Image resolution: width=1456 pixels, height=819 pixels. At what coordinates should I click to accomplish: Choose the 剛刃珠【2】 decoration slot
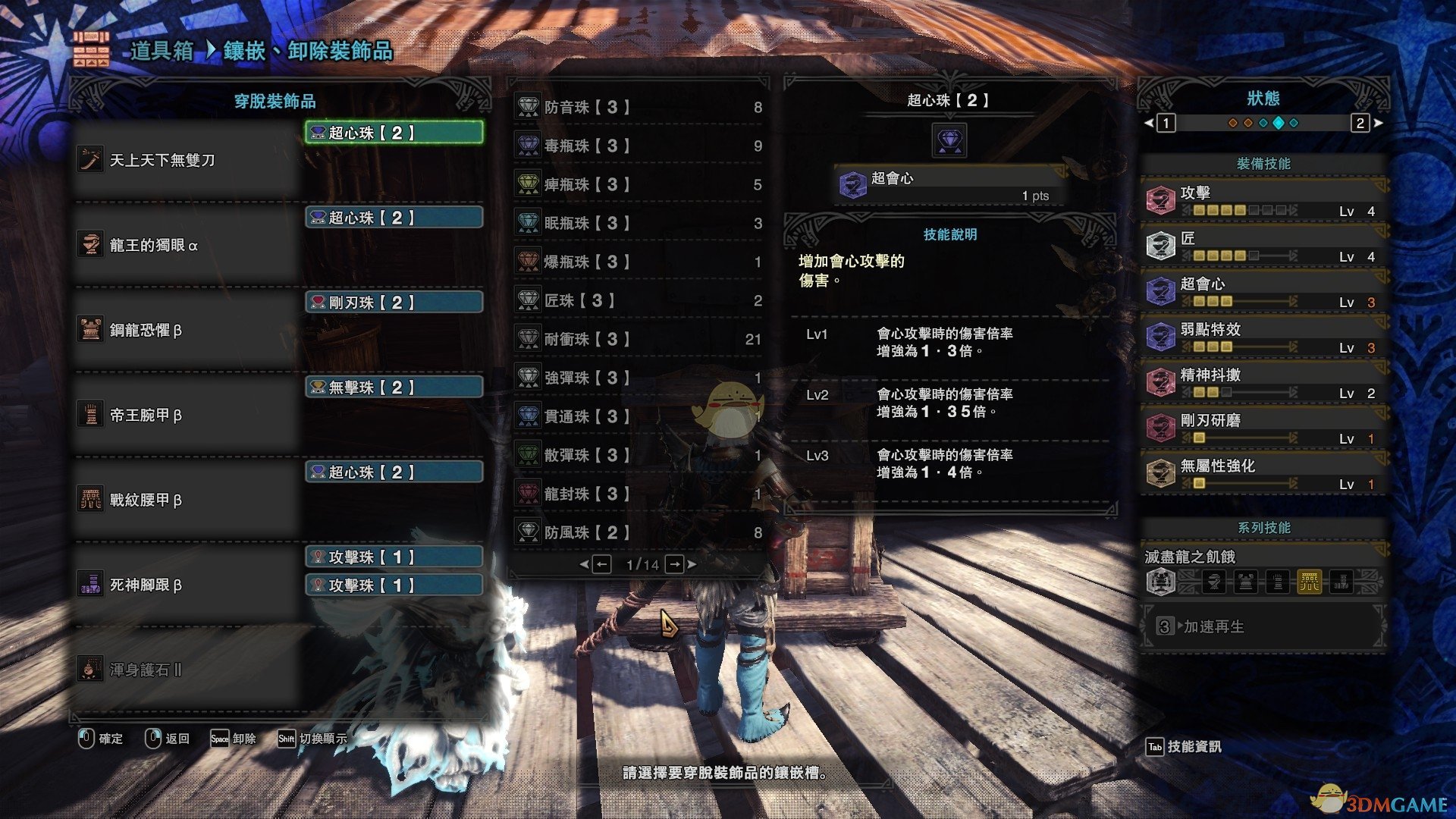(x=394, y=303)
